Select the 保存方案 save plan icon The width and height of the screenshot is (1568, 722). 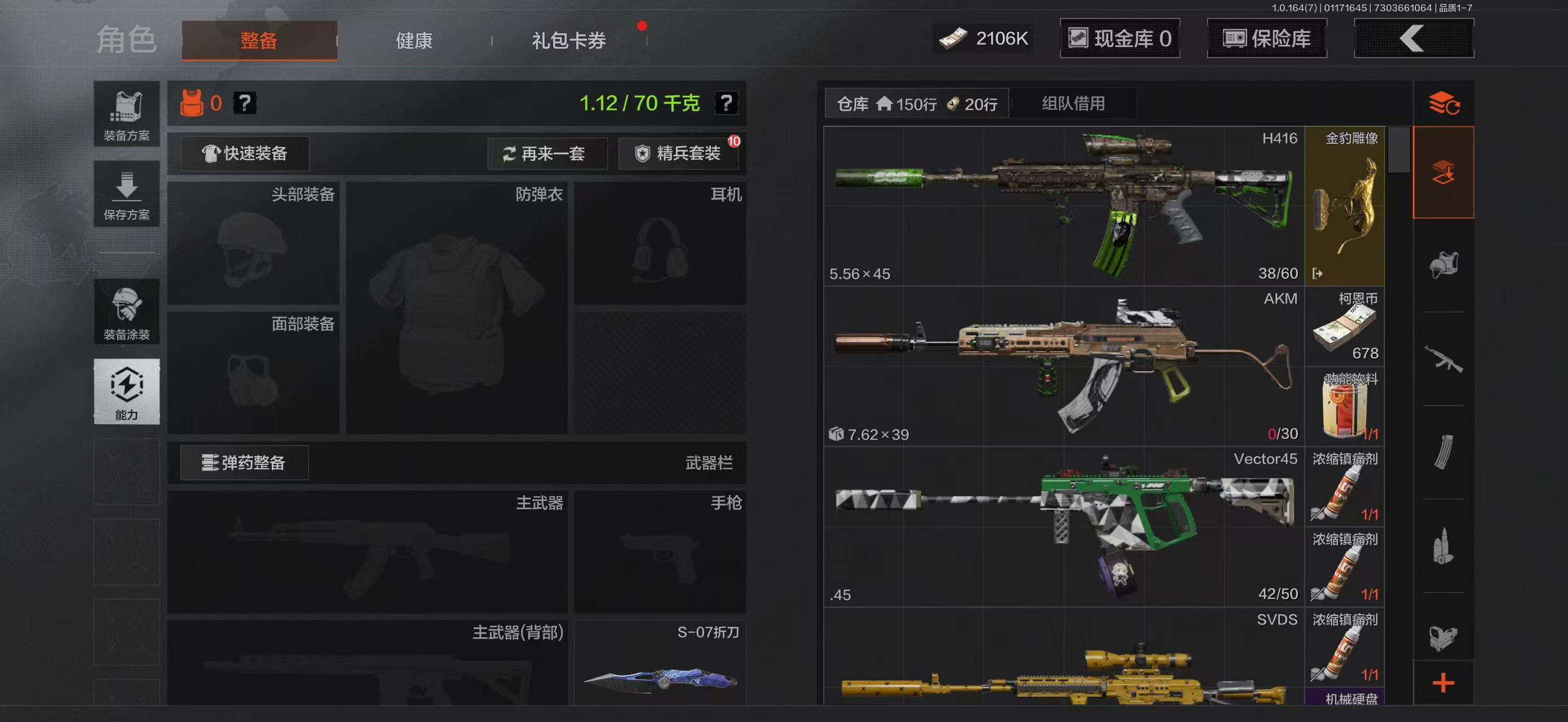pos(126,193)
